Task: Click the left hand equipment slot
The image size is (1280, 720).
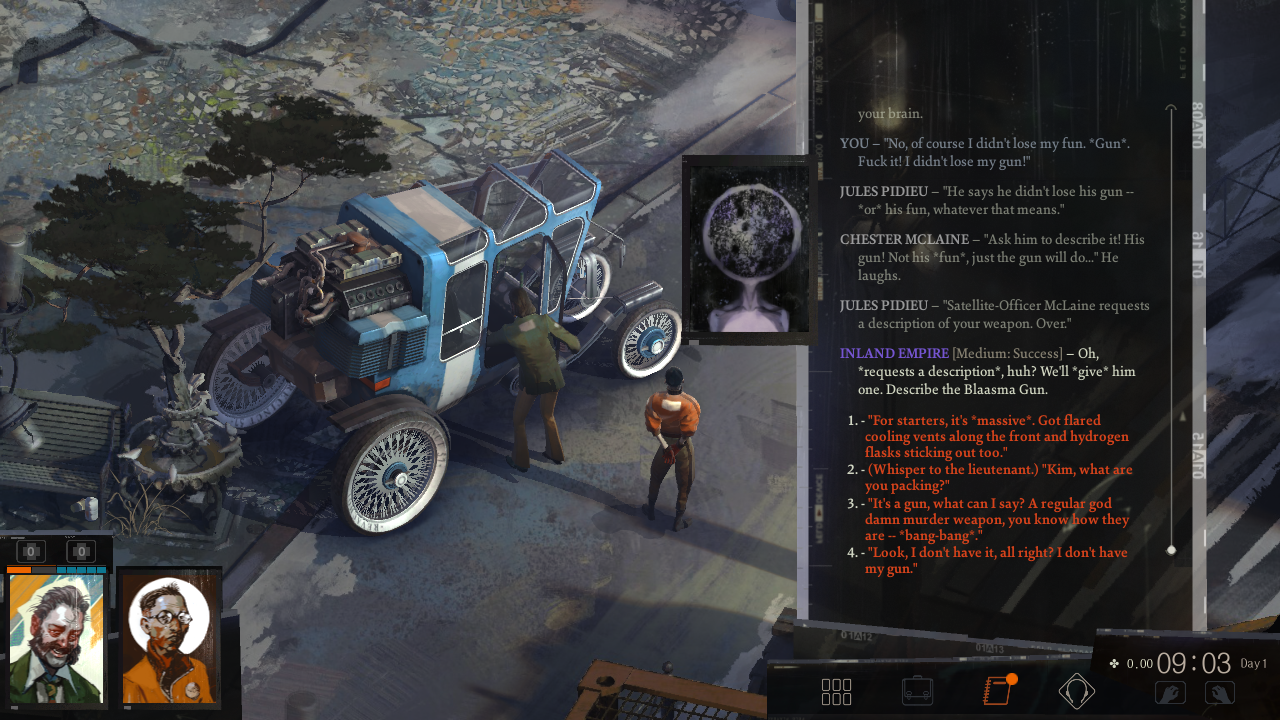Action: 1170,692
